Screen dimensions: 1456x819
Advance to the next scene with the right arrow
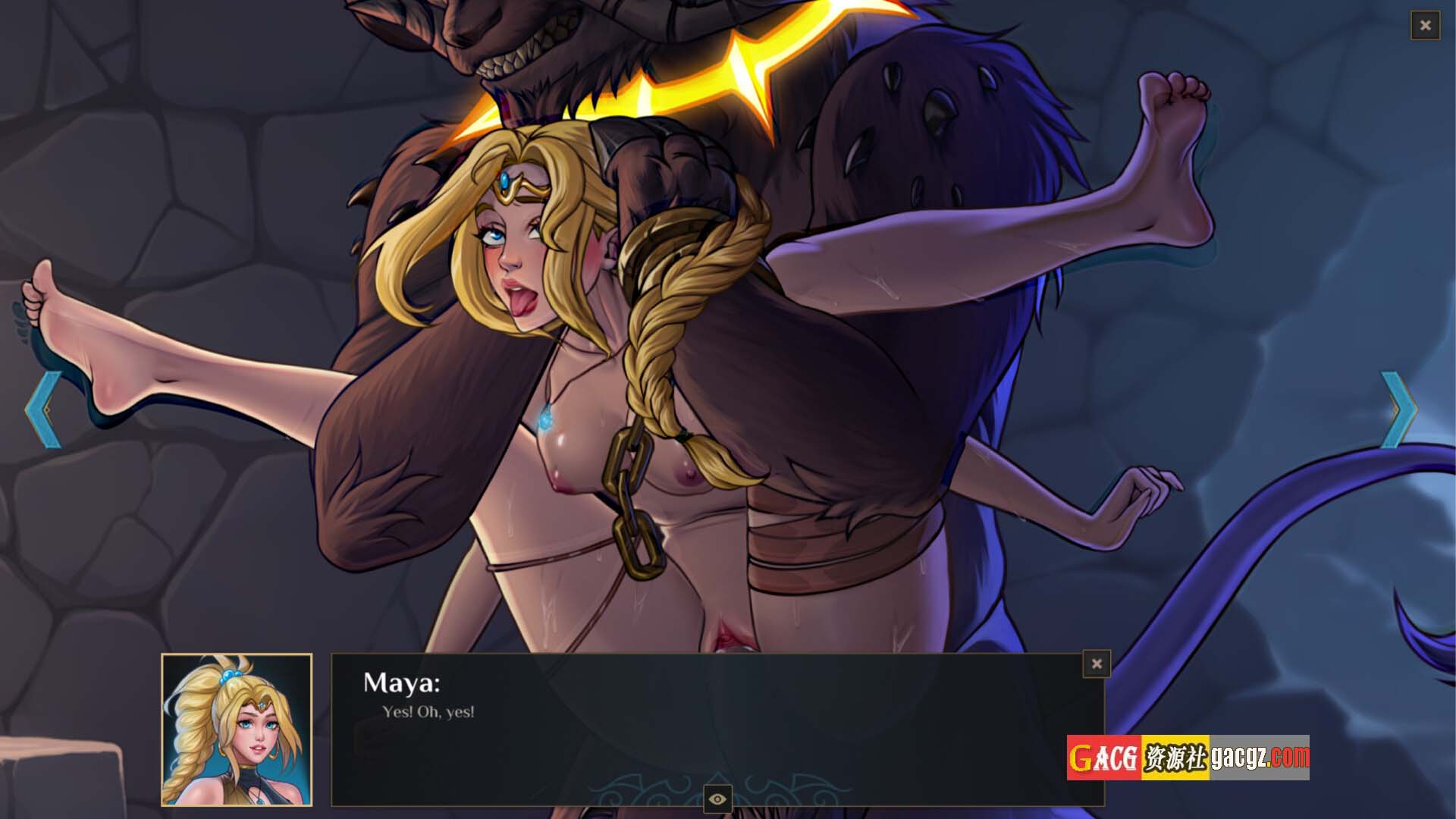pyautogui.click(x=1398, y=409)
